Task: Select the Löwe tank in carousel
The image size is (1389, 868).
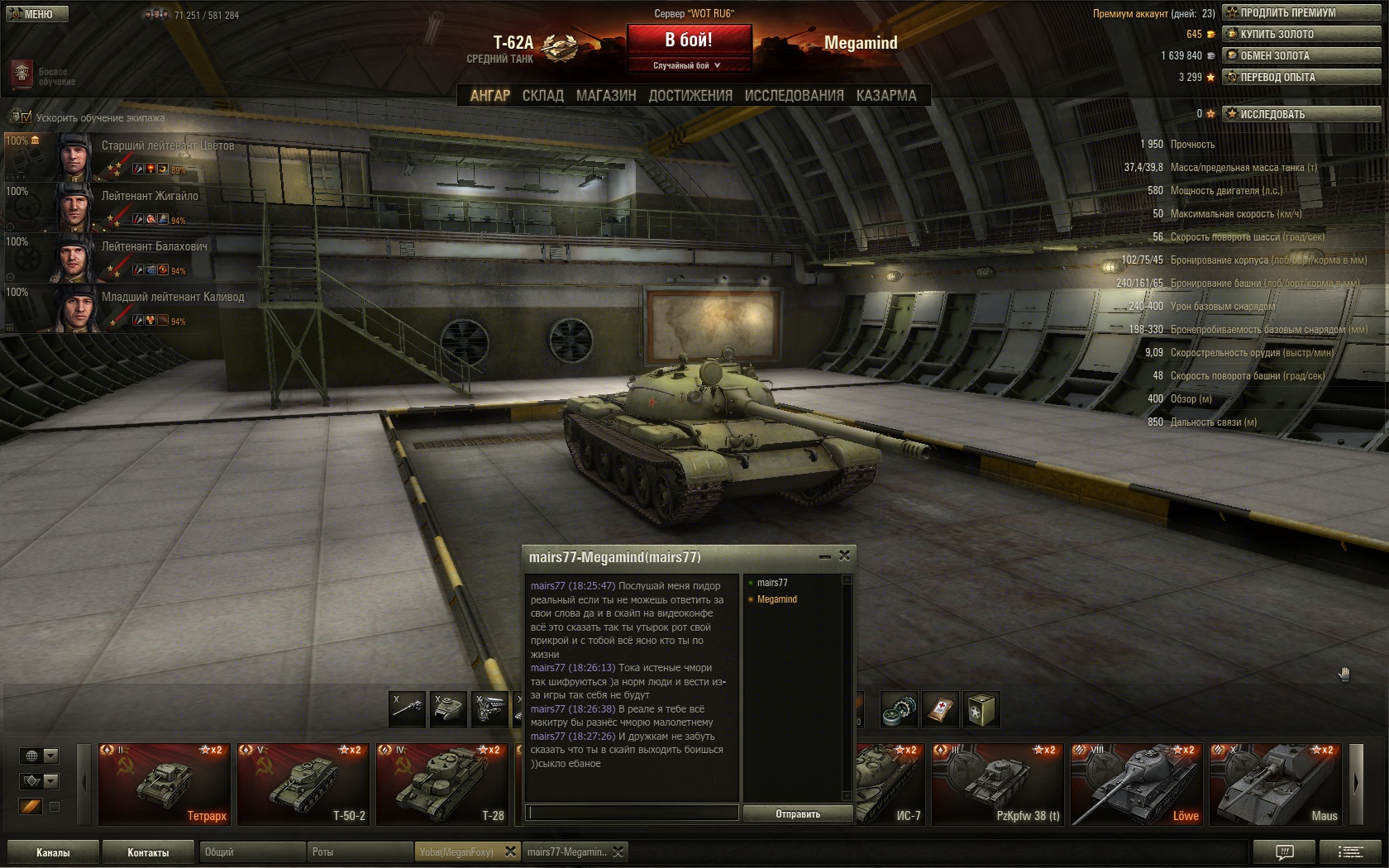Action: click(1136, 784)
